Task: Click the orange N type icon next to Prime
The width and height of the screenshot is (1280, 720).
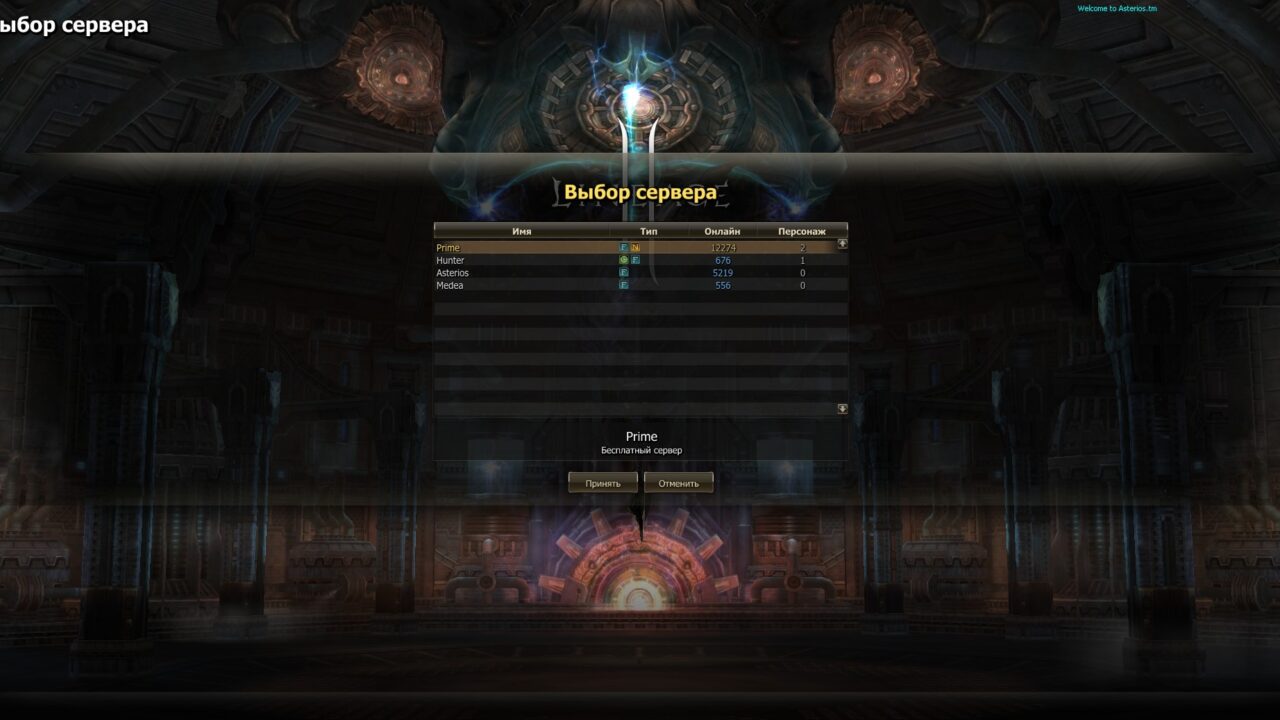Action: (x=636, y=248)
